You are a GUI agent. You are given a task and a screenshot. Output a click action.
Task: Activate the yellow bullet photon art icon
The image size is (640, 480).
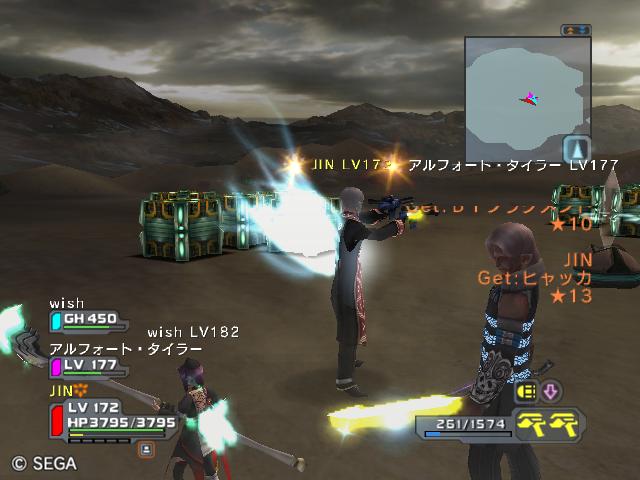coord(526,391)
